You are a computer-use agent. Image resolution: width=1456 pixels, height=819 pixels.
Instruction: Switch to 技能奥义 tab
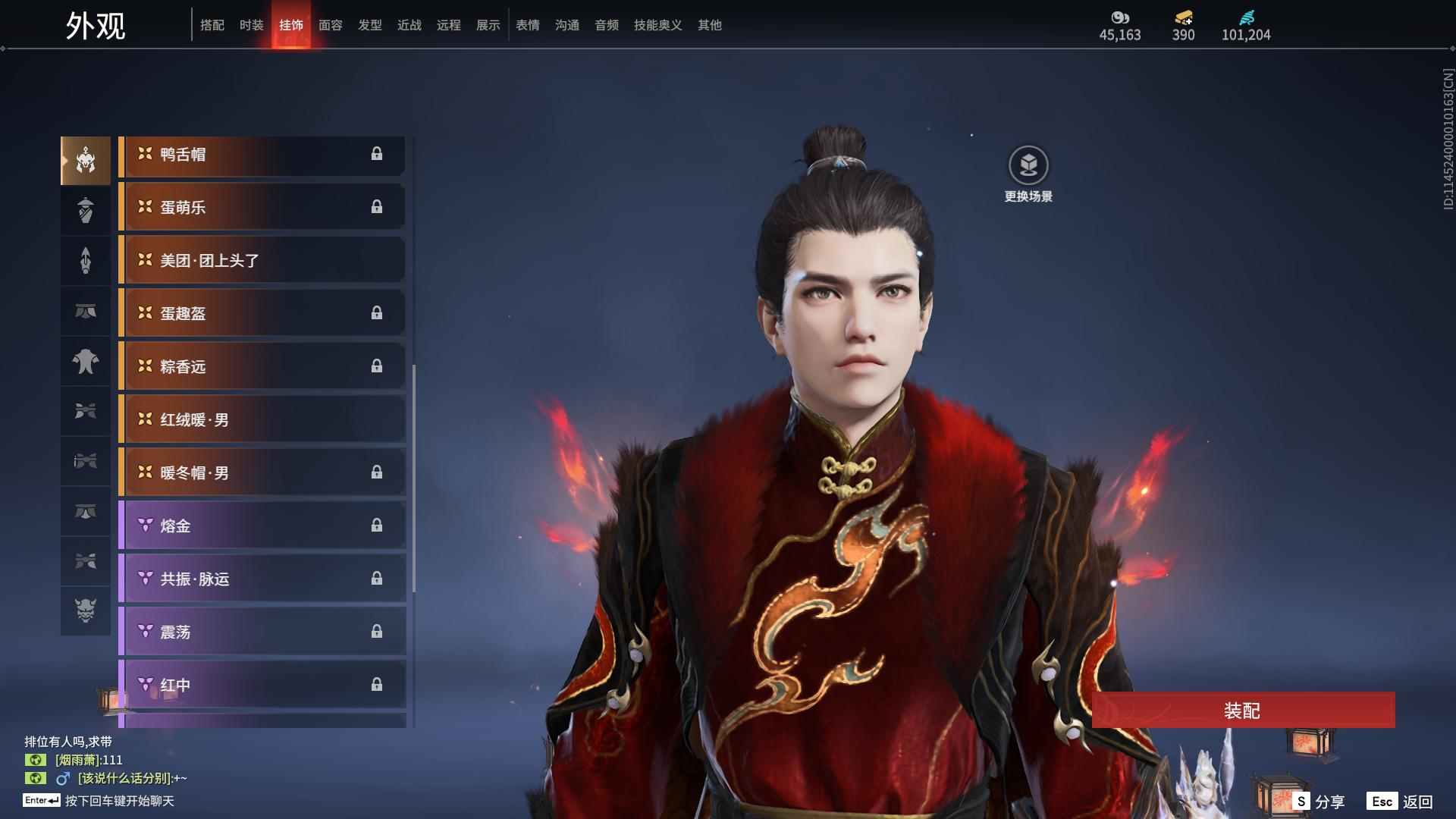click(657, 25)
